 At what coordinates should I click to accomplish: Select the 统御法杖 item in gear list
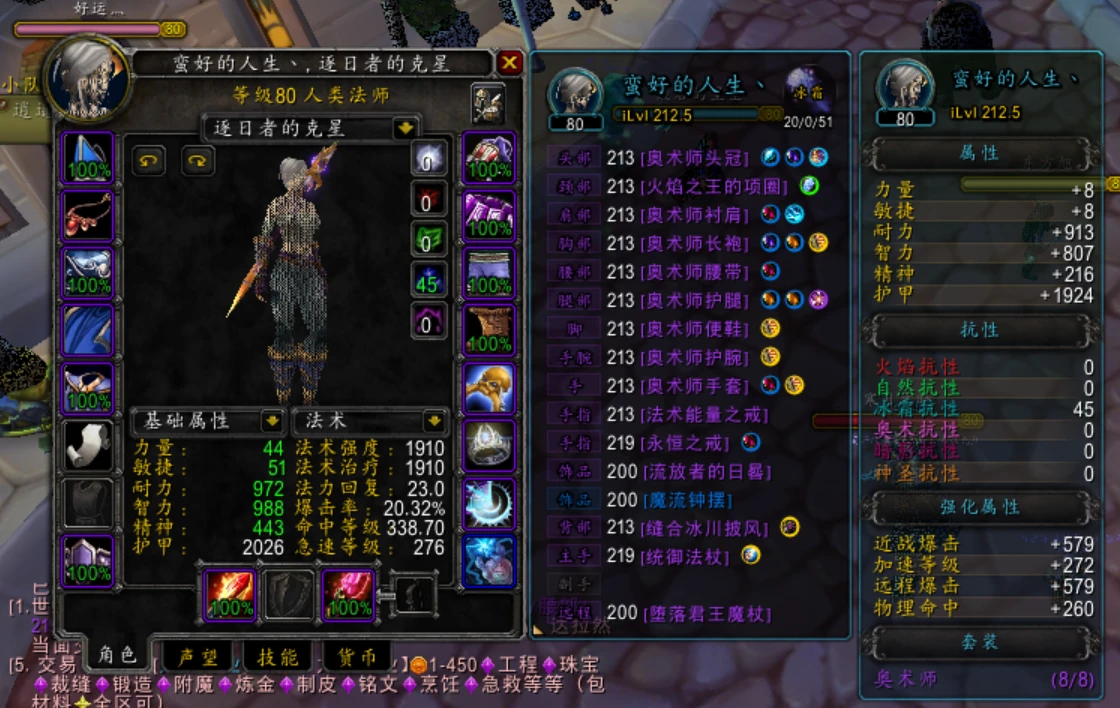[x=689, y=555]
